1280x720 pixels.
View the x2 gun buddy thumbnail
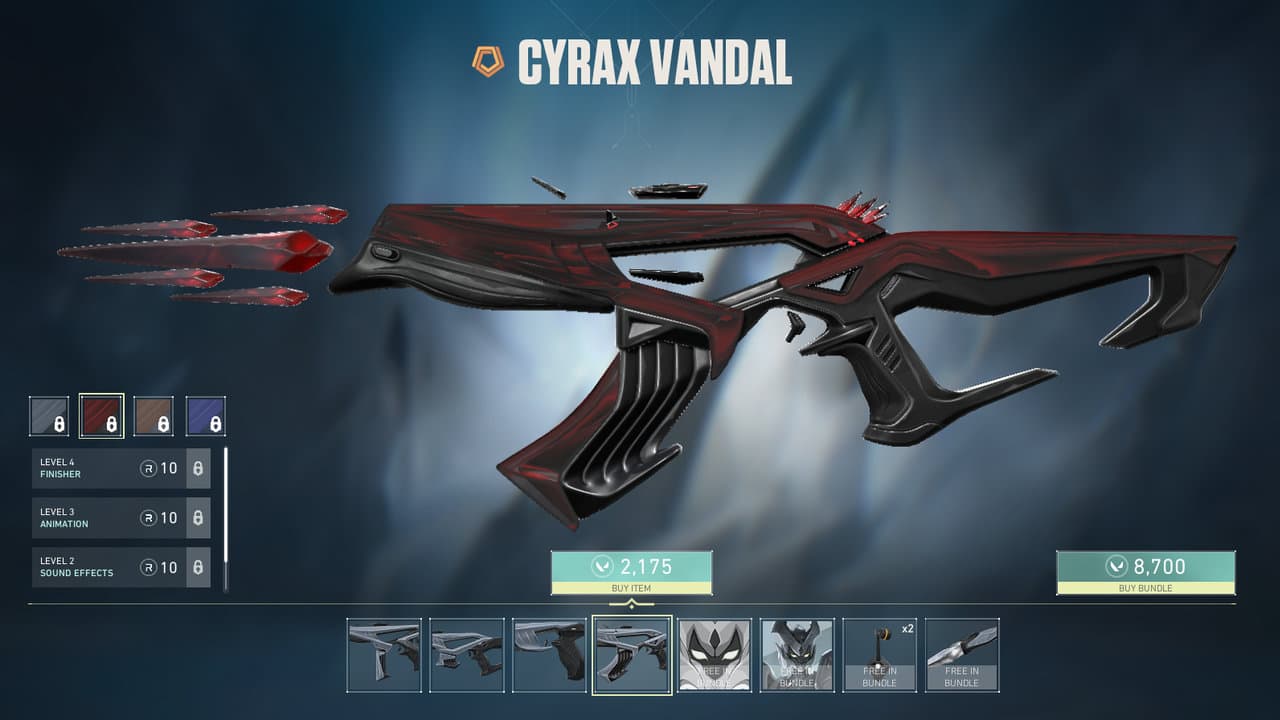[x=879, y=655]
